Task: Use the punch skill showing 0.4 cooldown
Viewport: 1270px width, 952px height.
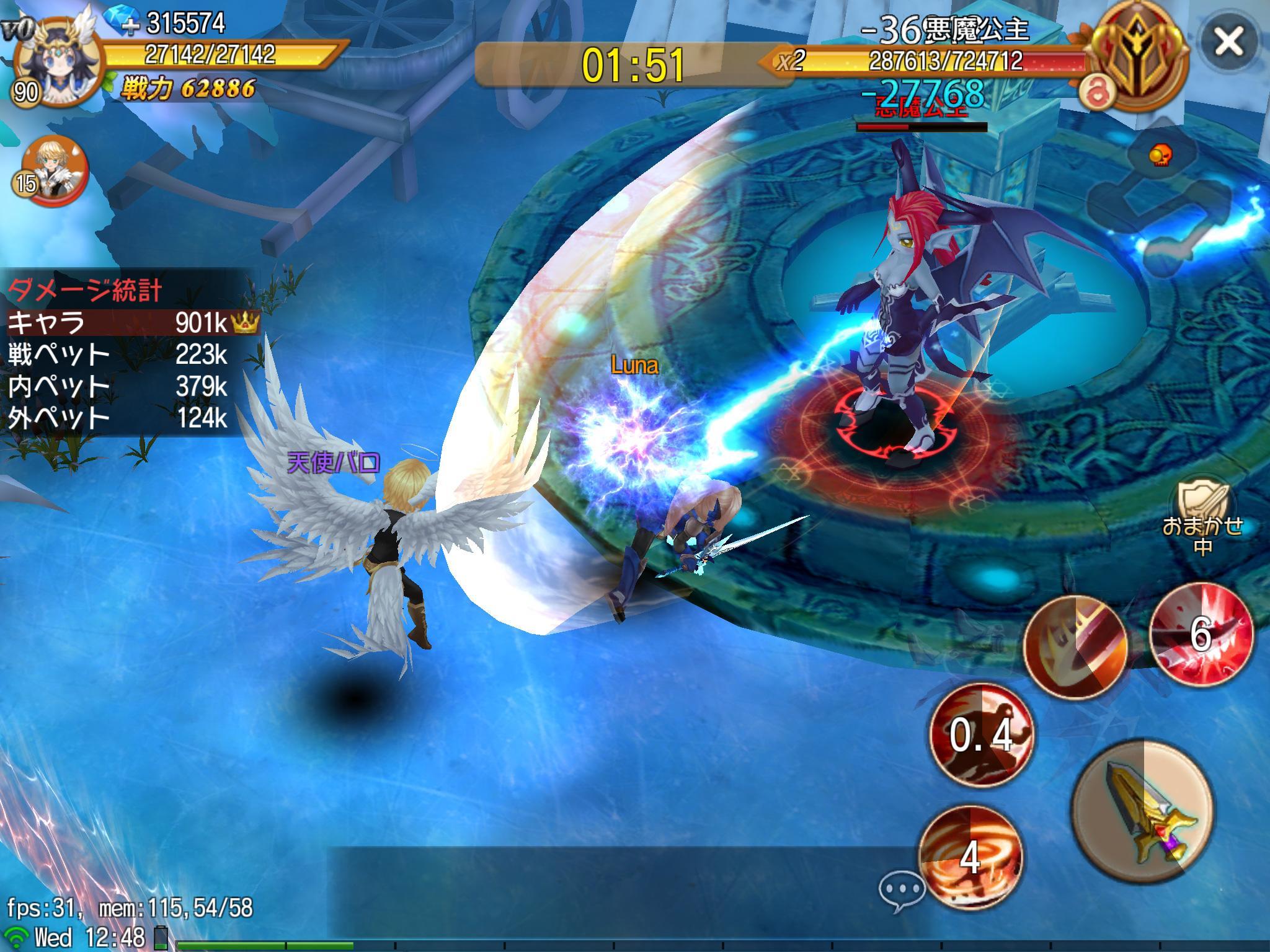Action: pyautogui.click(x=982, y=735)
